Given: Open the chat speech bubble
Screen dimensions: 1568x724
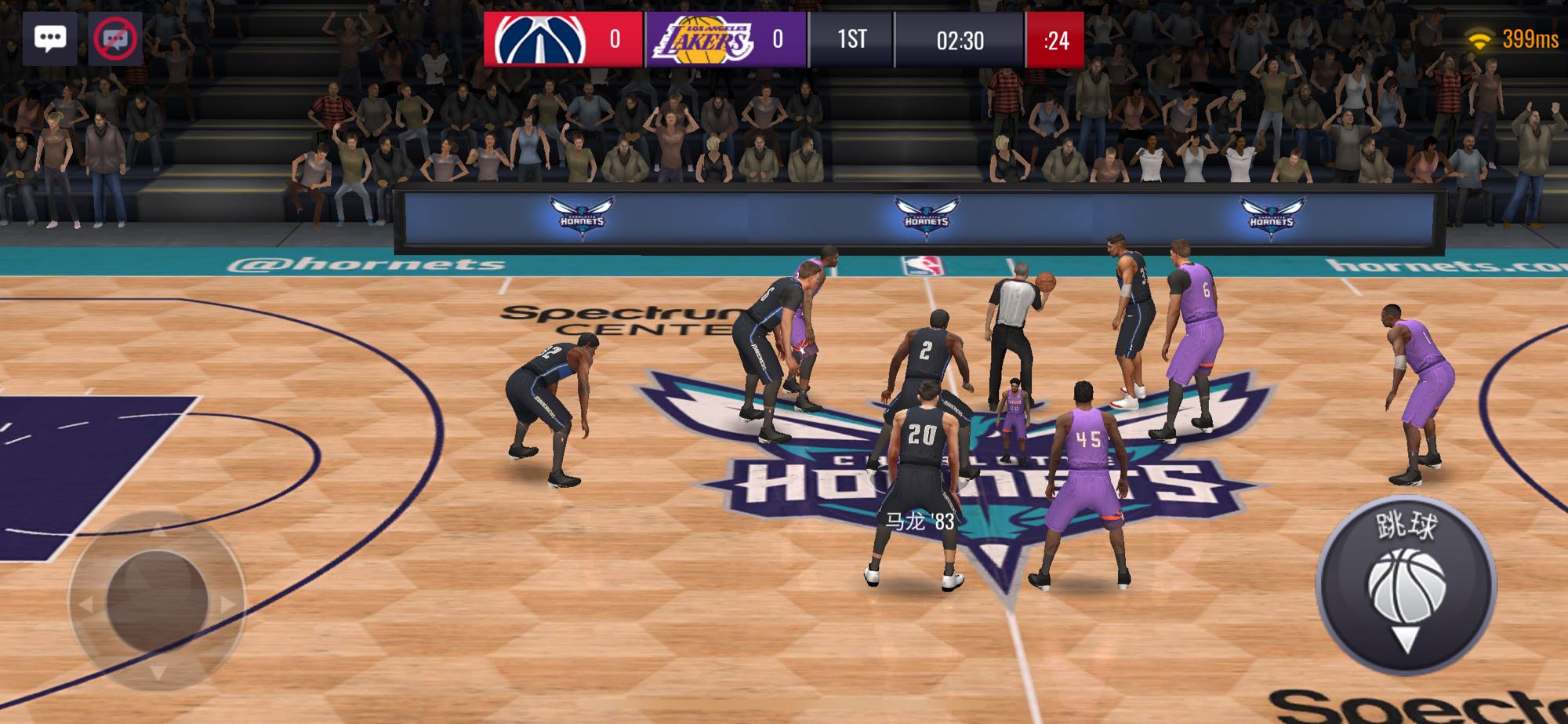Looking at the screenshot, I should click(x=50, y=38).
